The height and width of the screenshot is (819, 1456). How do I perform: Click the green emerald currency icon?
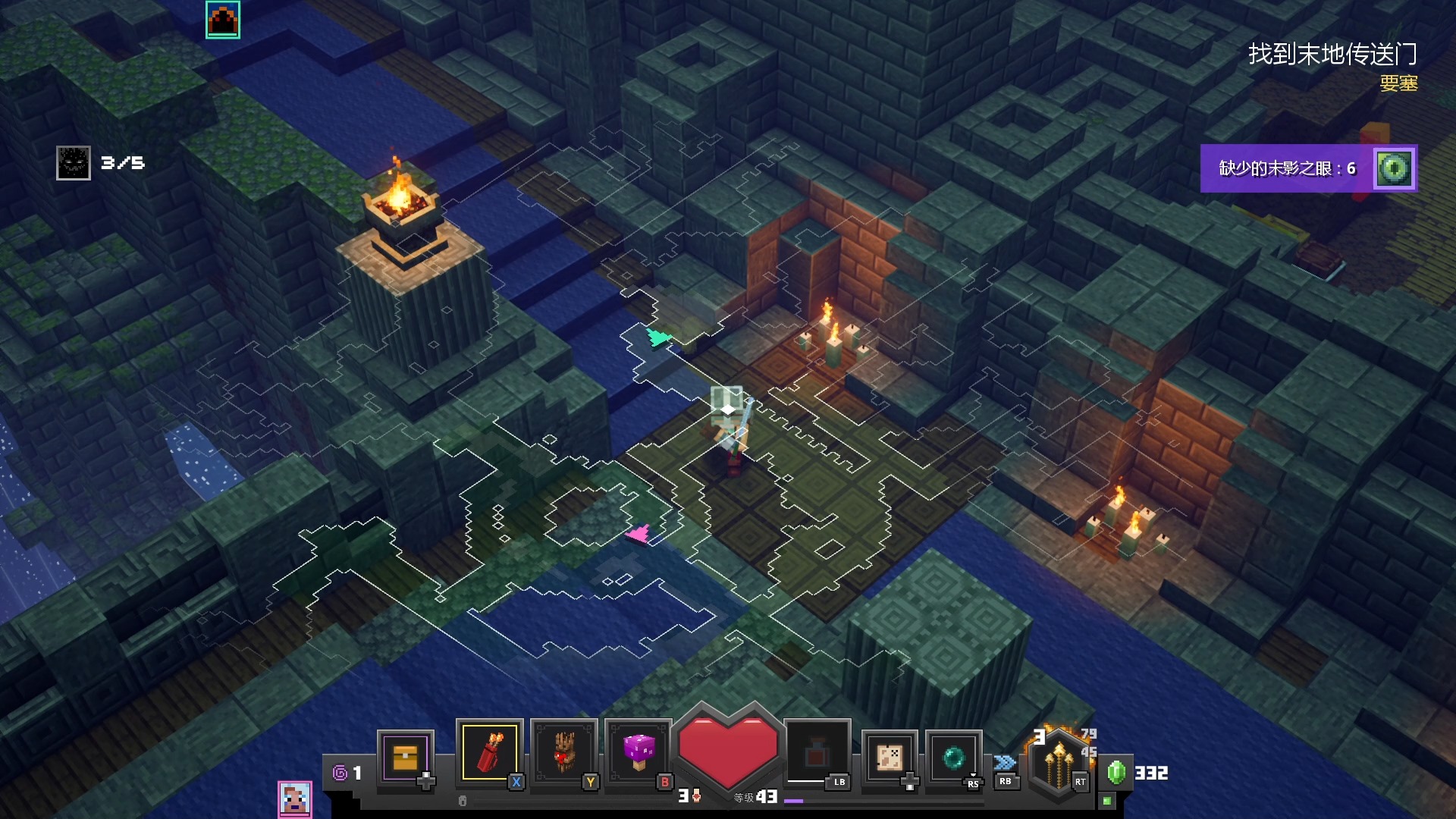[1116, 772]
